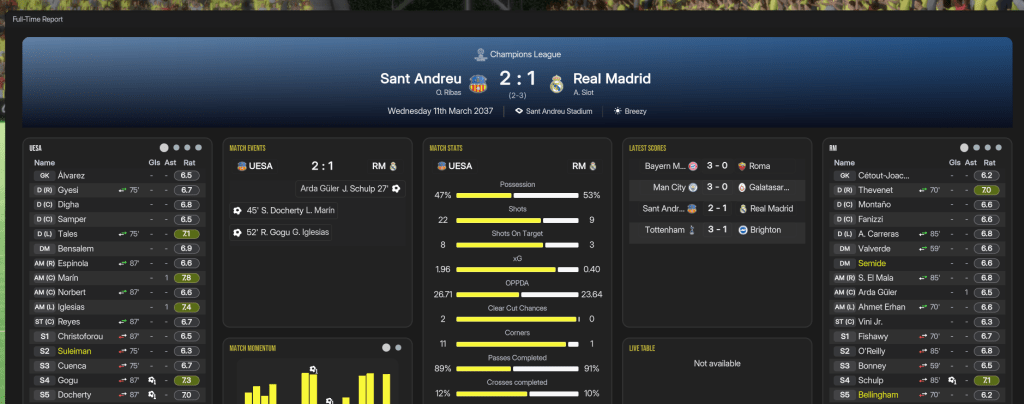Open Real Madrid club name in header
1024x404 pixels.
point(611,78)
